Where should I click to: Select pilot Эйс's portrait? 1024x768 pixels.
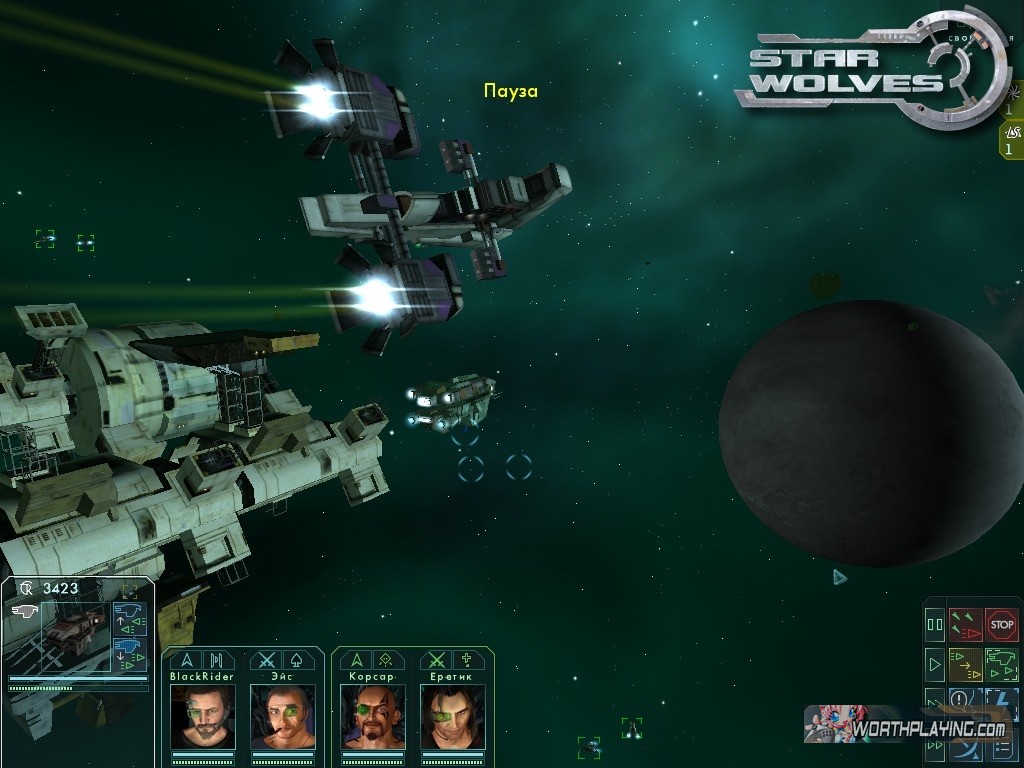pyautogui.click(x=283, y=716)
